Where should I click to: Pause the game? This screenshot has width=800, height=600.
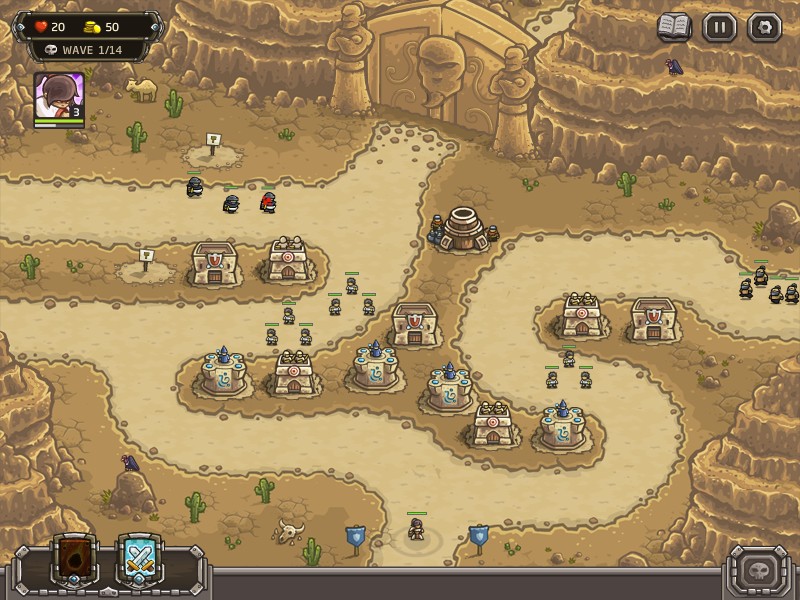[x=719, y=27]
